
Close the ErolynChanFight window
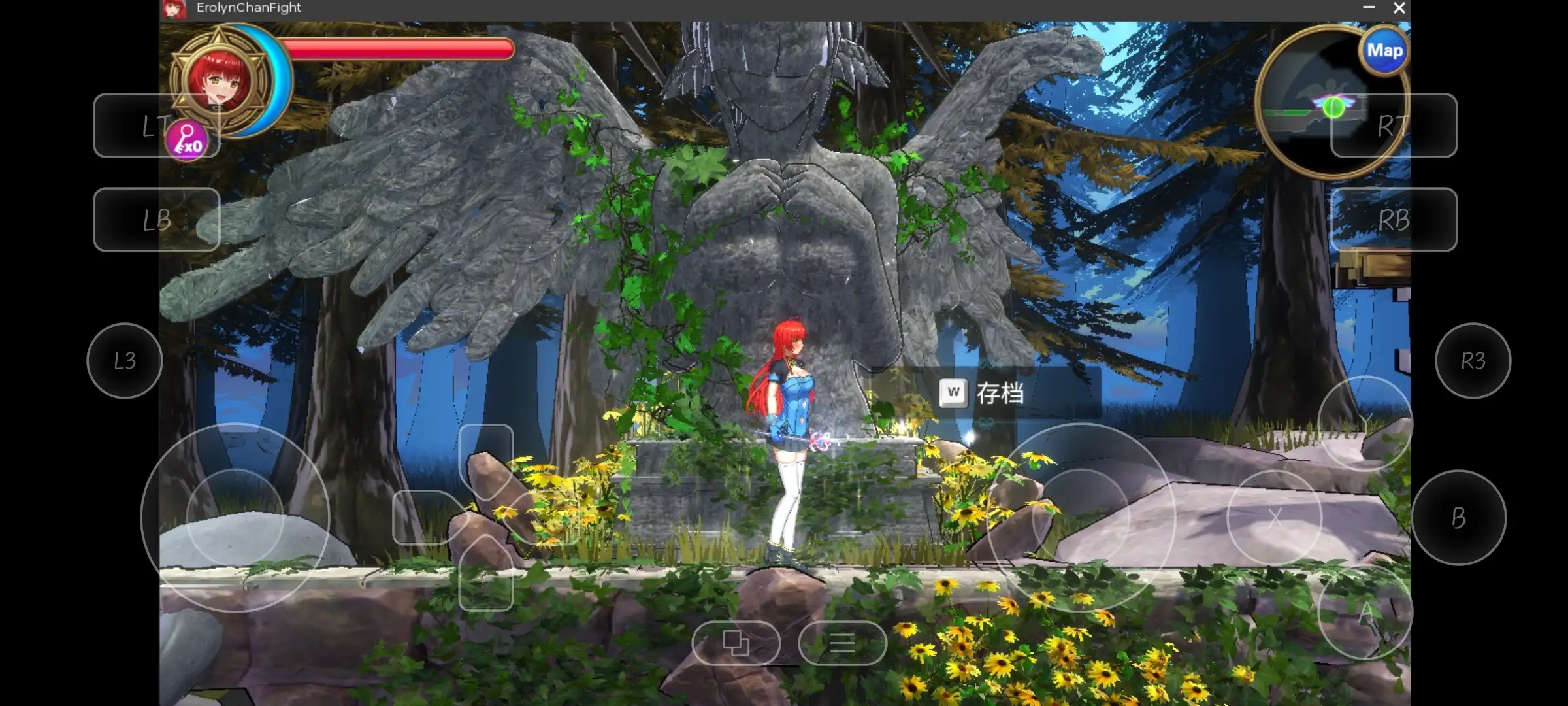pos(1399,8)
